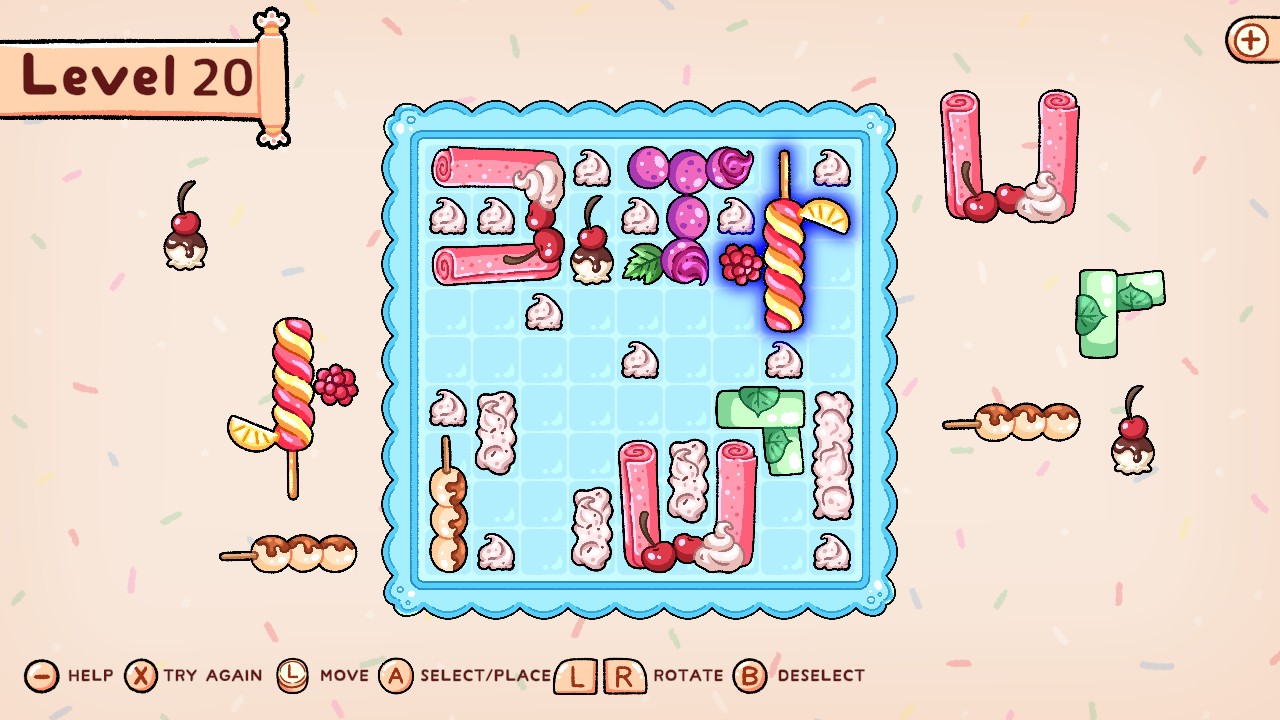The image size is (1280, 720).
Task: Click the X Try Again button icon
Action: 143,675
